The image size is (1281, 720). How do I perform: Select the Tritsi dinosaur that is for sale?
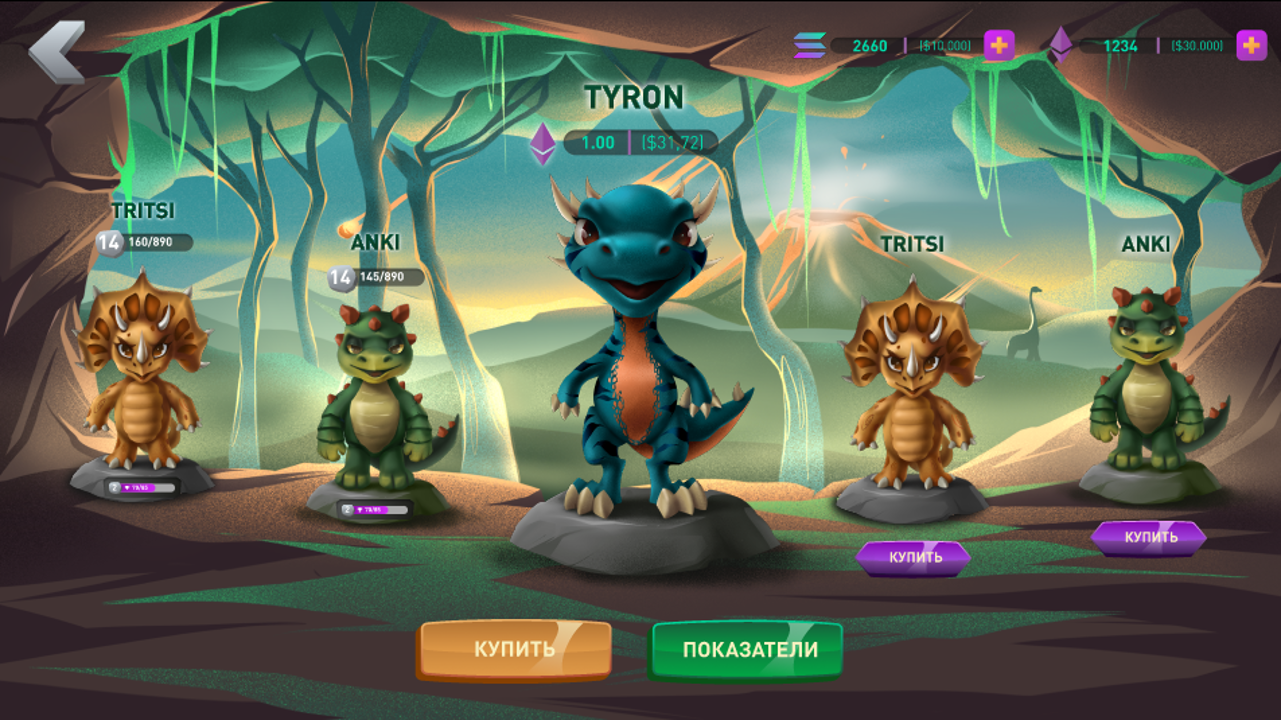[x=911, y=385]
